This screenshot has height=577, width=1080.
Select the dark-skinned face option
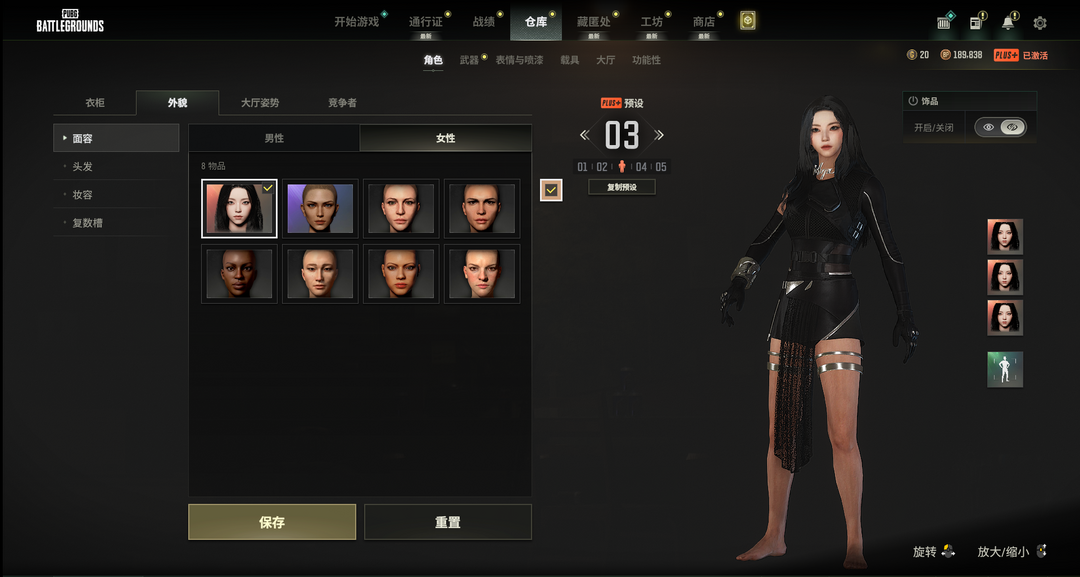tap(239, 274)
